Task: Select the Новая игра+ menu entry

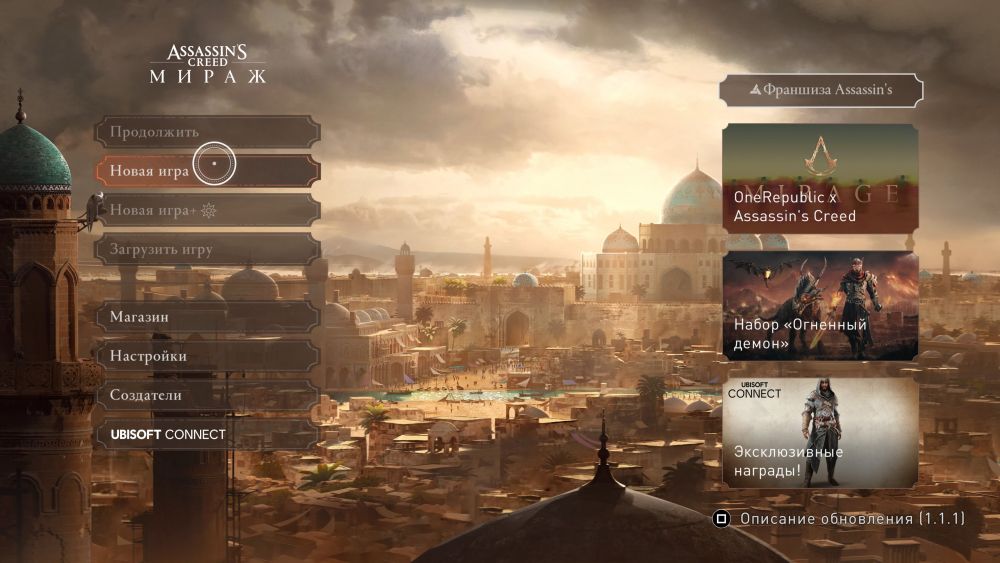Action: point(207,210)
